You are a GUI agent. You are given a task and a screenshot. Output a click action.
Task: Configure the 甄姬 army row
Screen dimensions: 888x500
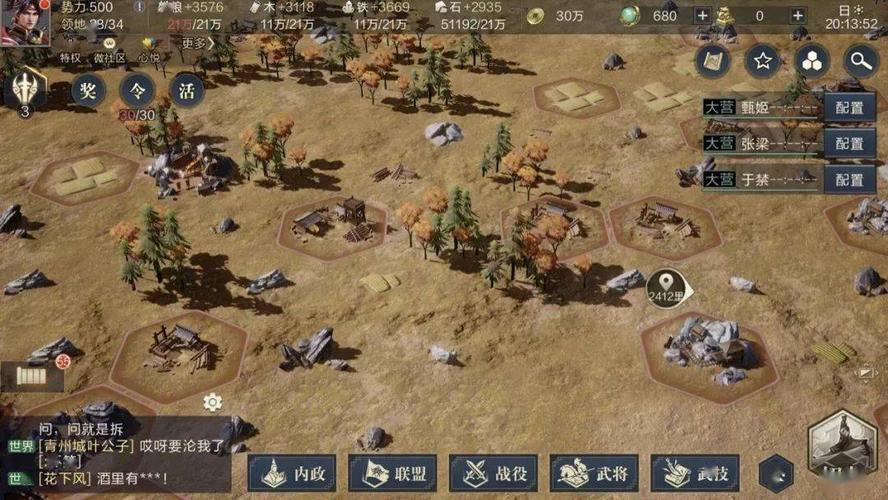click(849, 108)
